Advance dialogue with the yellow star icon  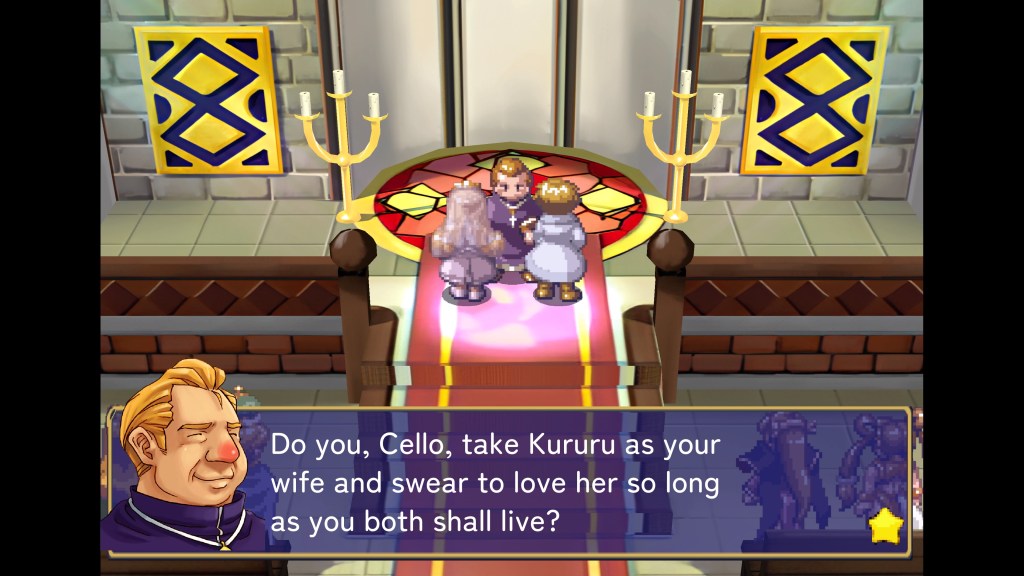click(884, 525)
